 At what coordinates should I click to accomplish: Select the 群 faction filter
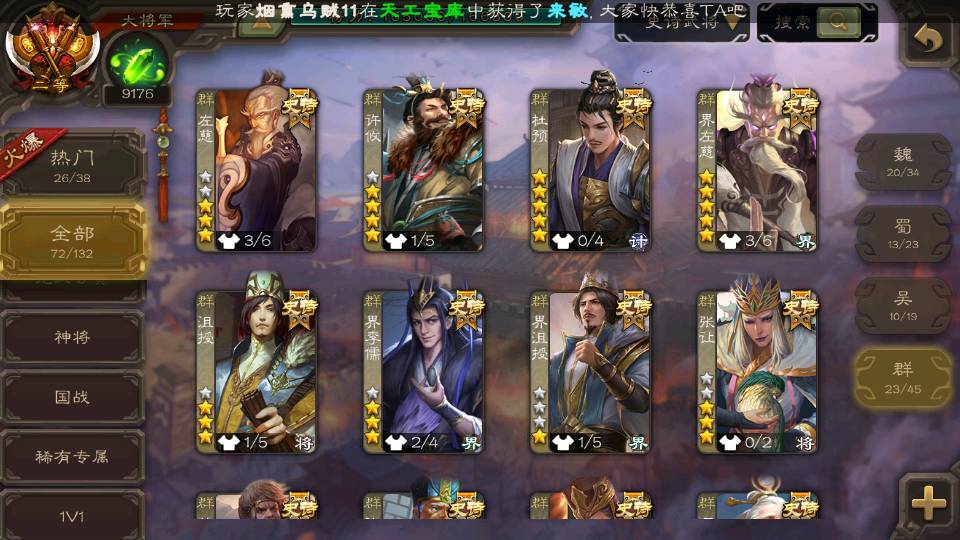point(903,377)
